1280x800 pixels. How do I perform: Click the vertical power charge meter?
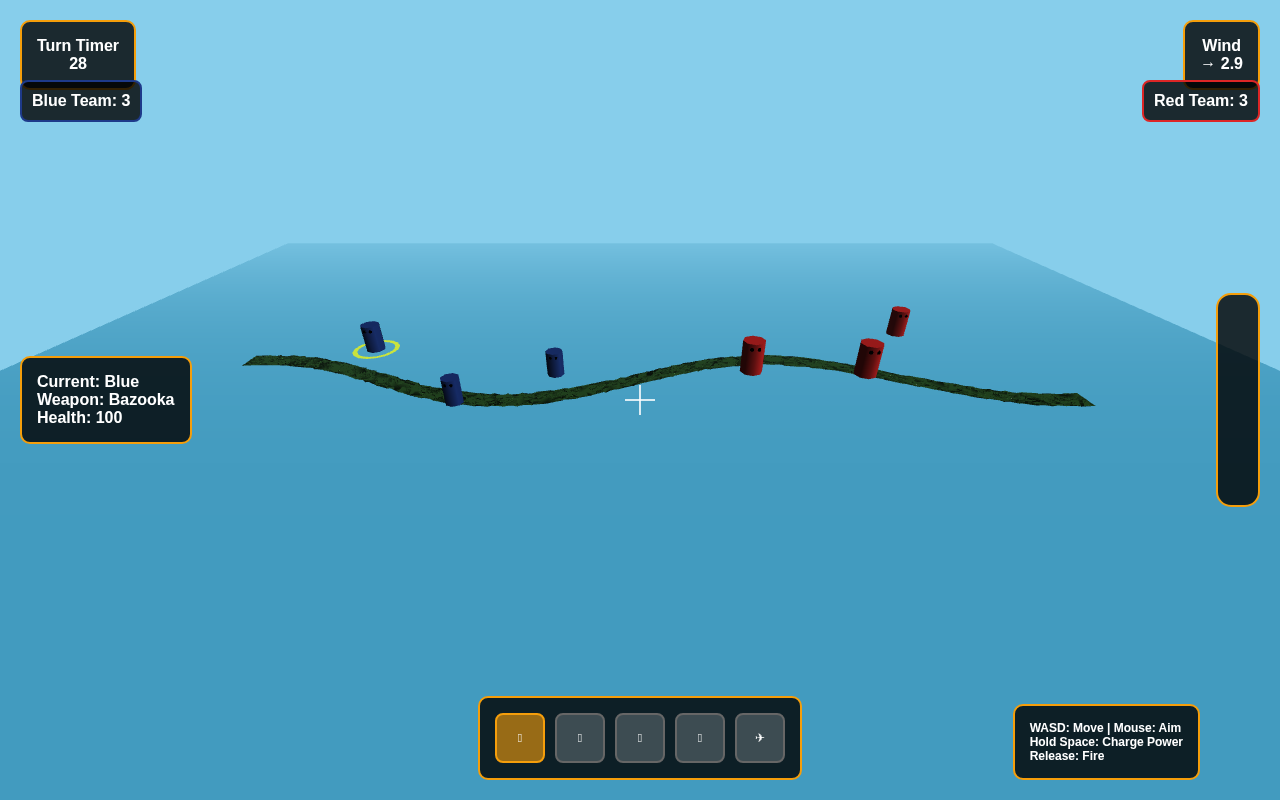1238,400
